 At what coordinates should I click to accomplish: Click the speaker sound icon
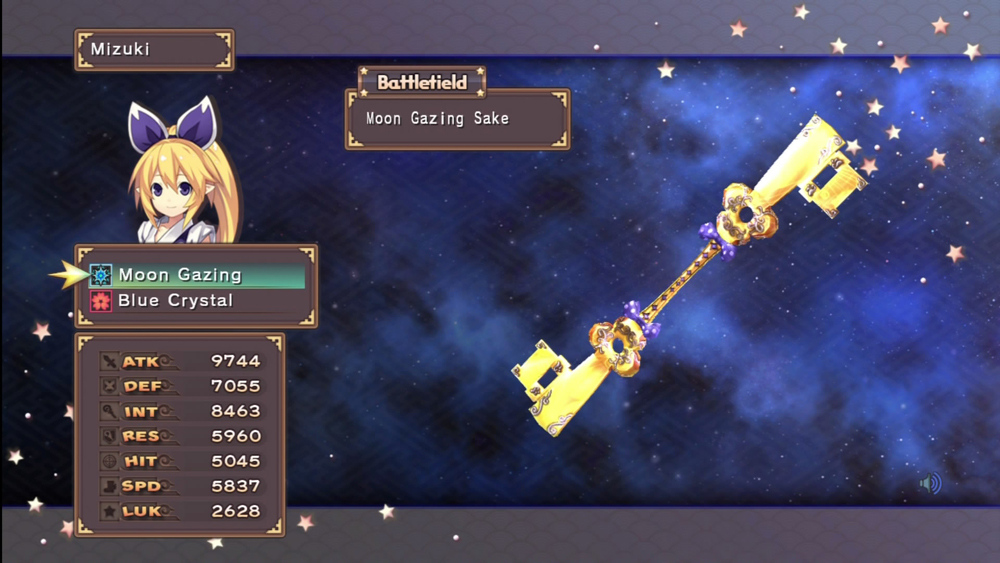[930, 485]
